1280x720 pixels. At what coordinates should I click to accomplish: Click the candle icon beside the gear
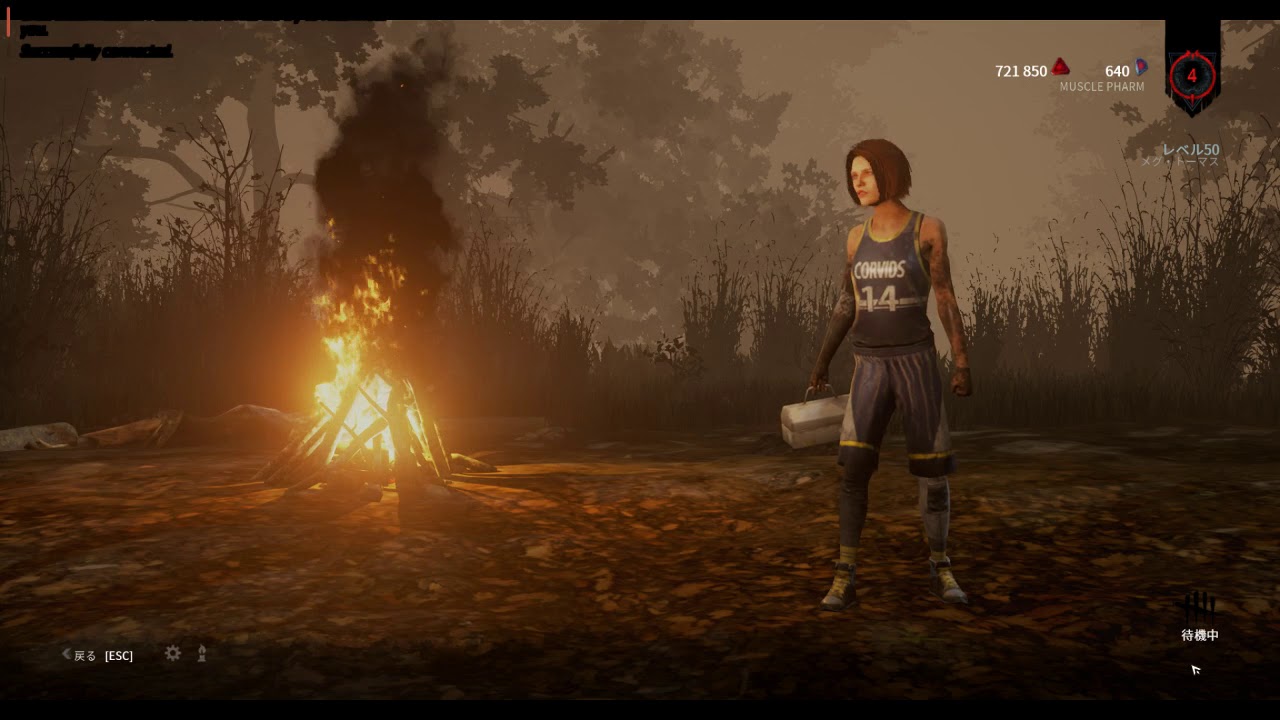tap(202, 653)
